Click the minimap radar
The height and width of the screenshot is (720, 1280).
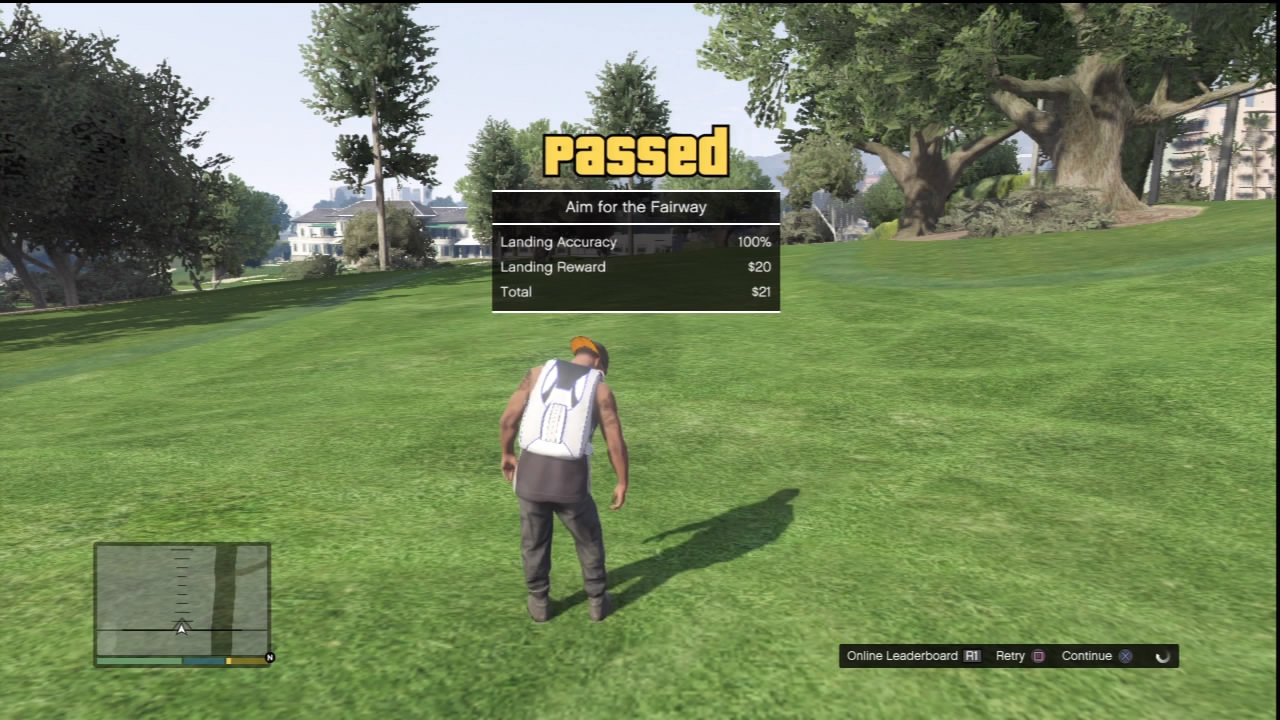pyautogui.click(x=182, y=600)
